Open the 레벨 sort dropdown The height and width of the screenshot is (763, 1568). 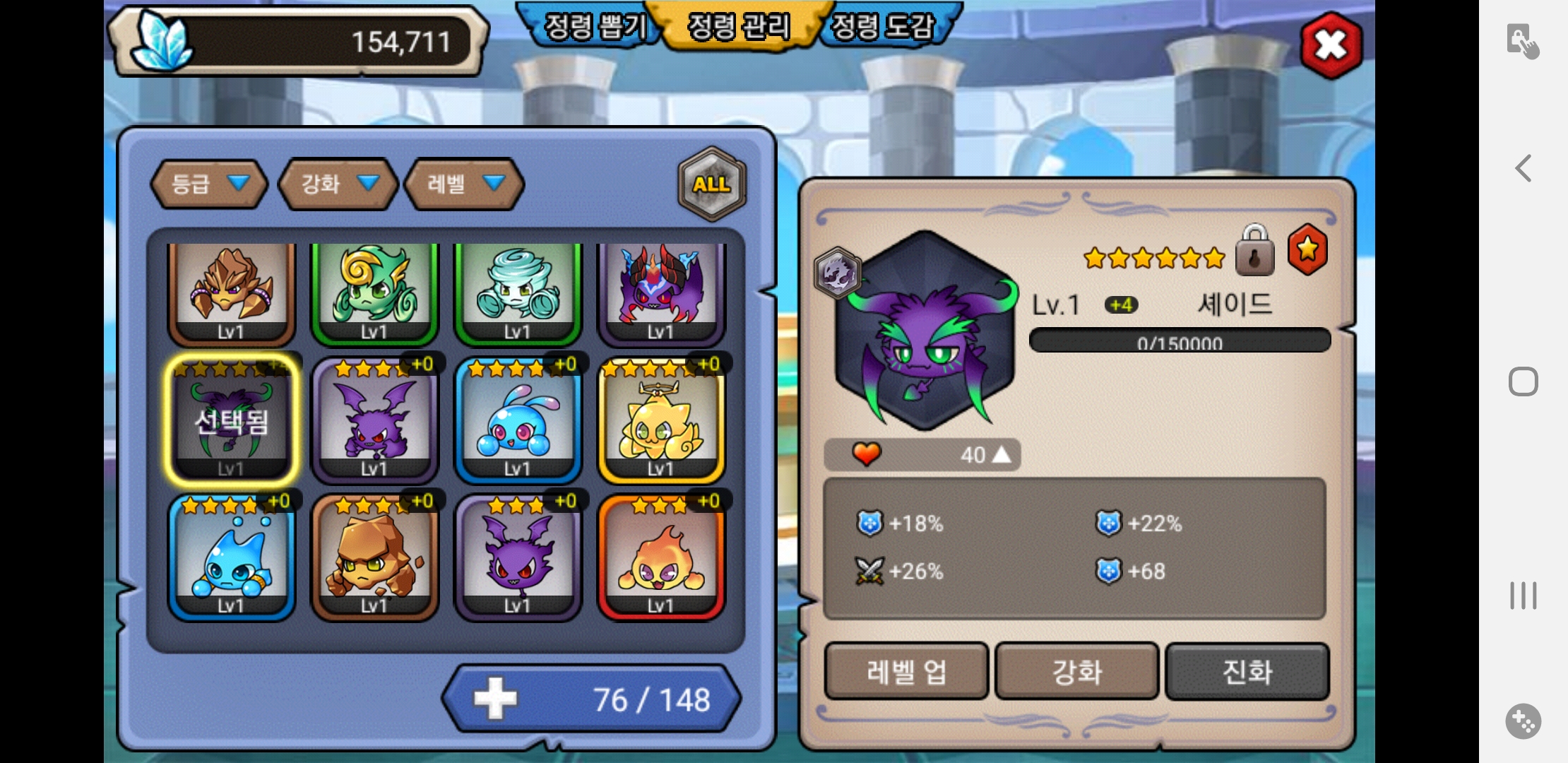pos(464,184)
